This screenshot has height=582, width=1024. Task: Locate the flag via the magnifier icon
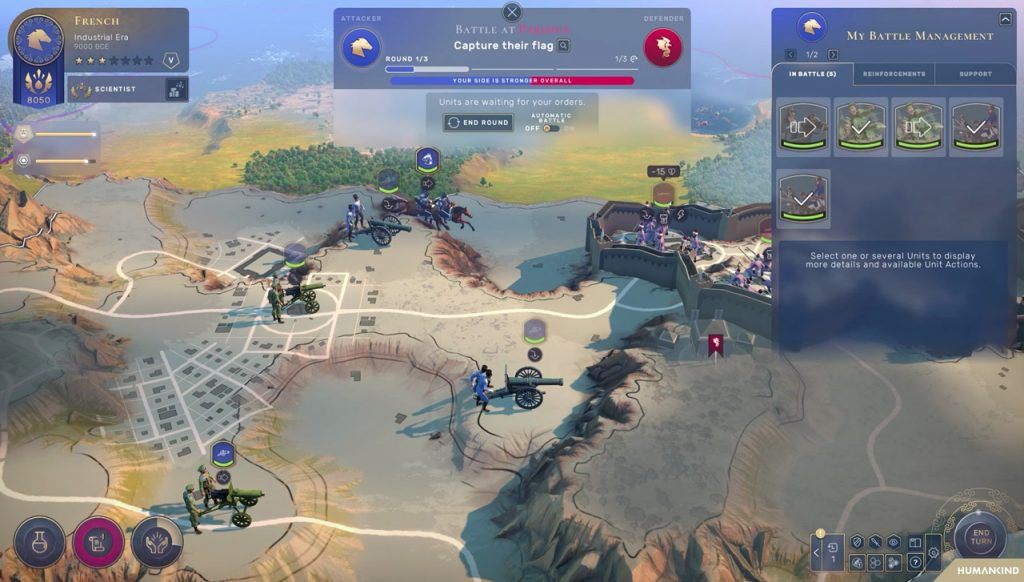(564, 45)
